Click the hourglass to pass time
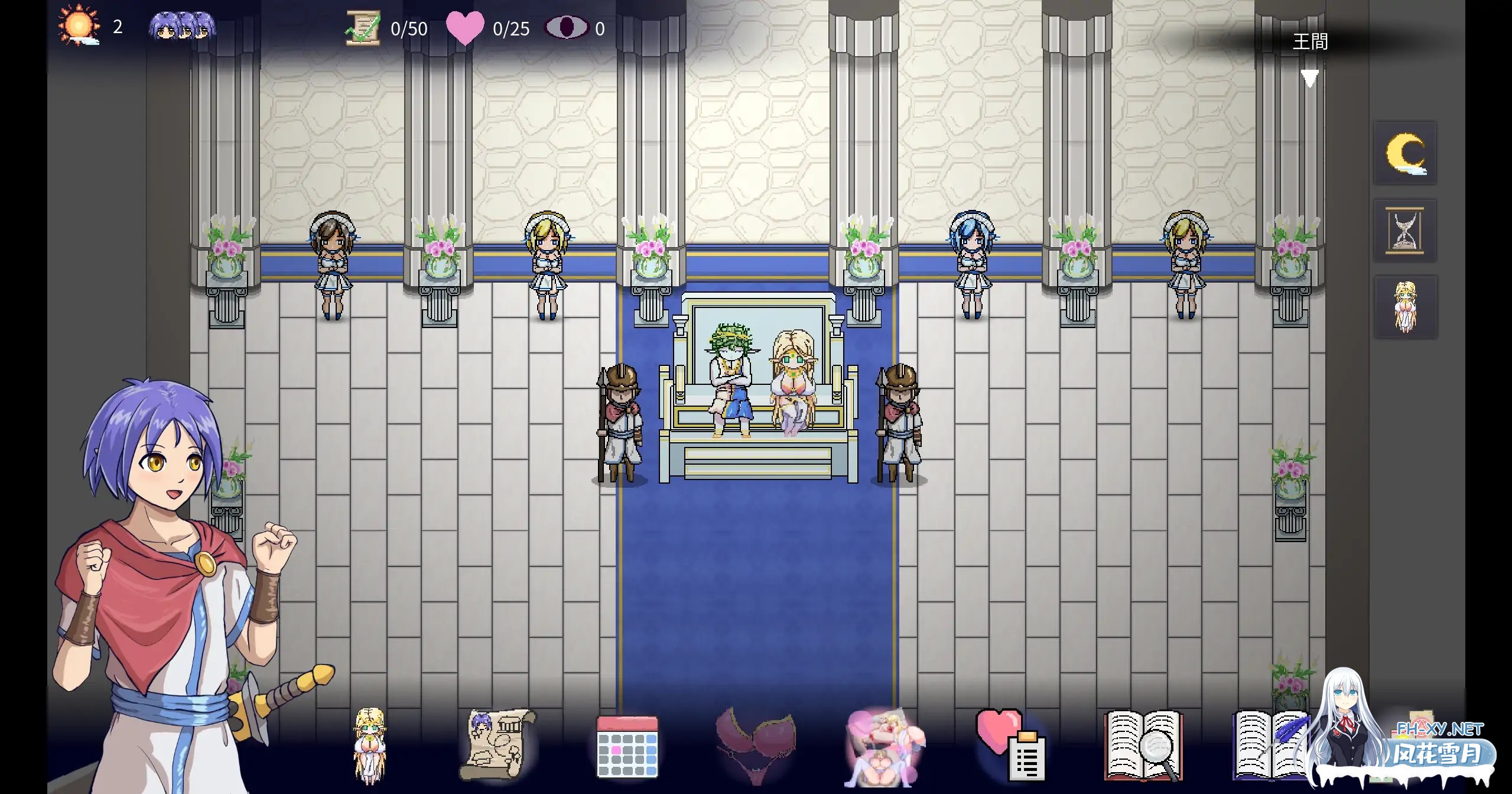 [x=1405, y=230]
